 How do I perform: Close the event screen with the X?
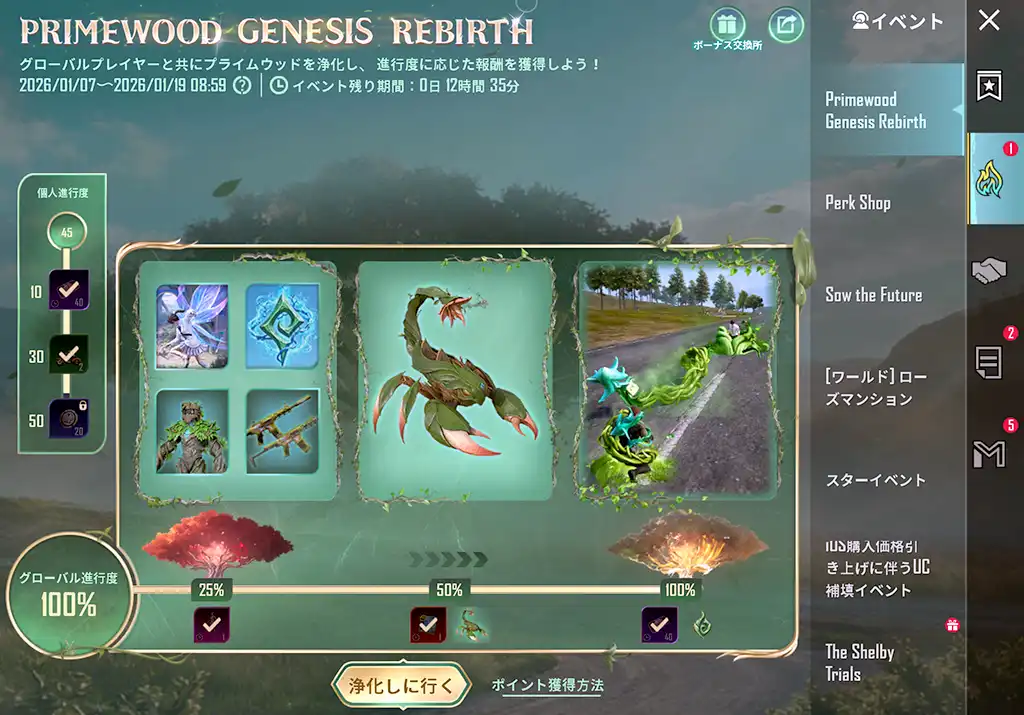pos(989,21)
